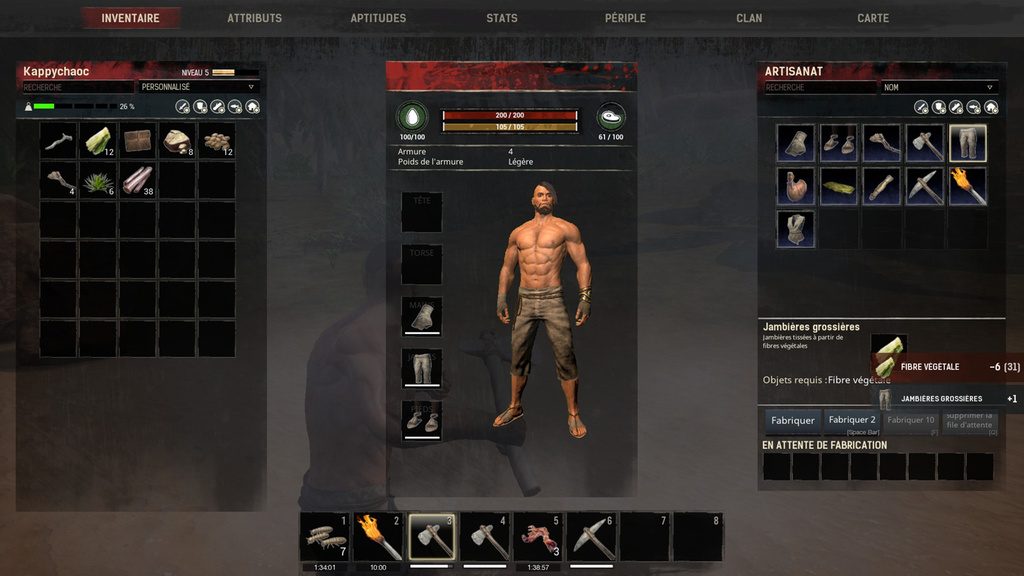Open the Carte tab

pyautogui.click(x=873, y=18)
